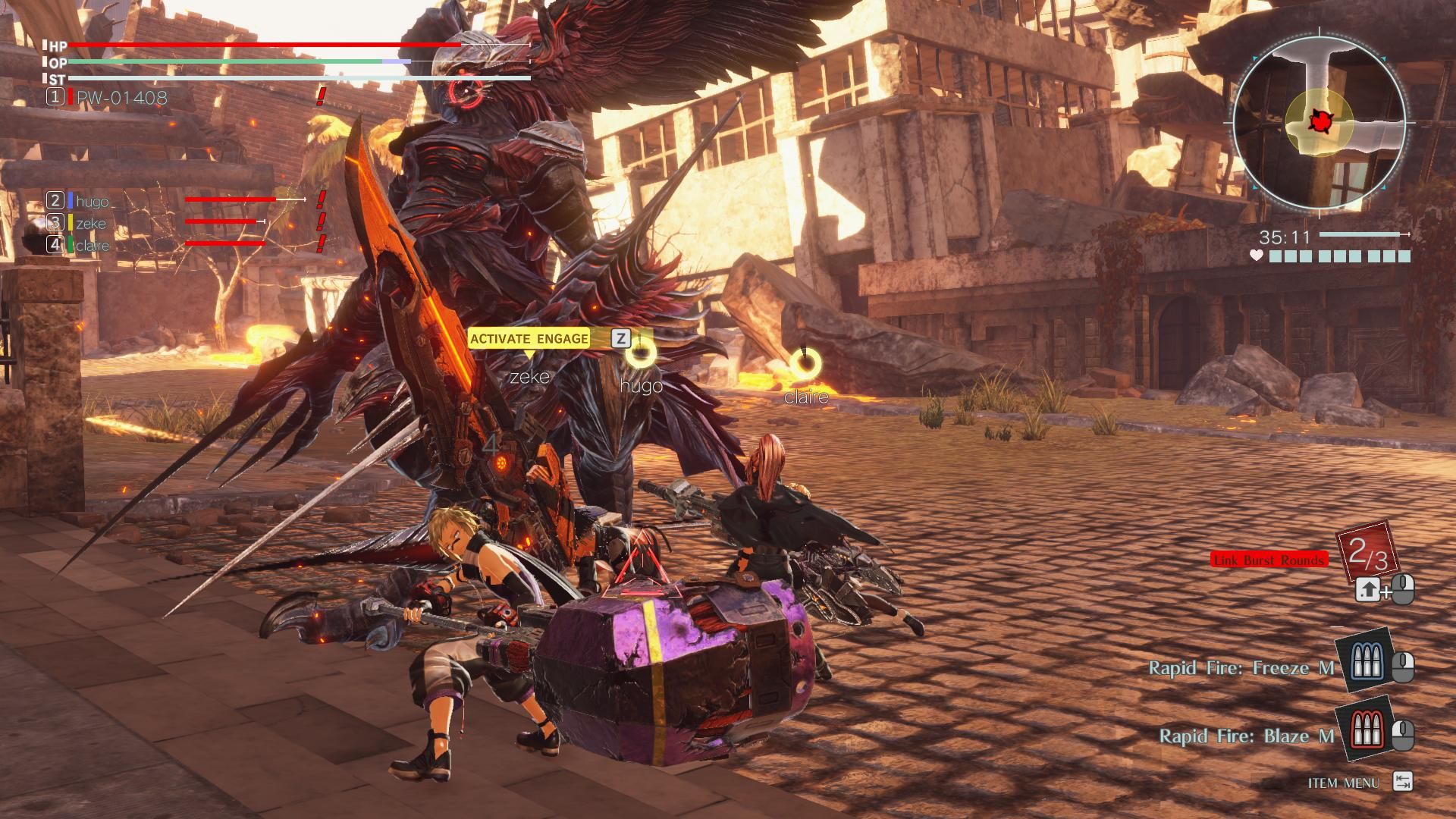This screenshot has width=1456, height=819.
Task: Click the red enemy marker on minimap
Action: pos(1318,120)
